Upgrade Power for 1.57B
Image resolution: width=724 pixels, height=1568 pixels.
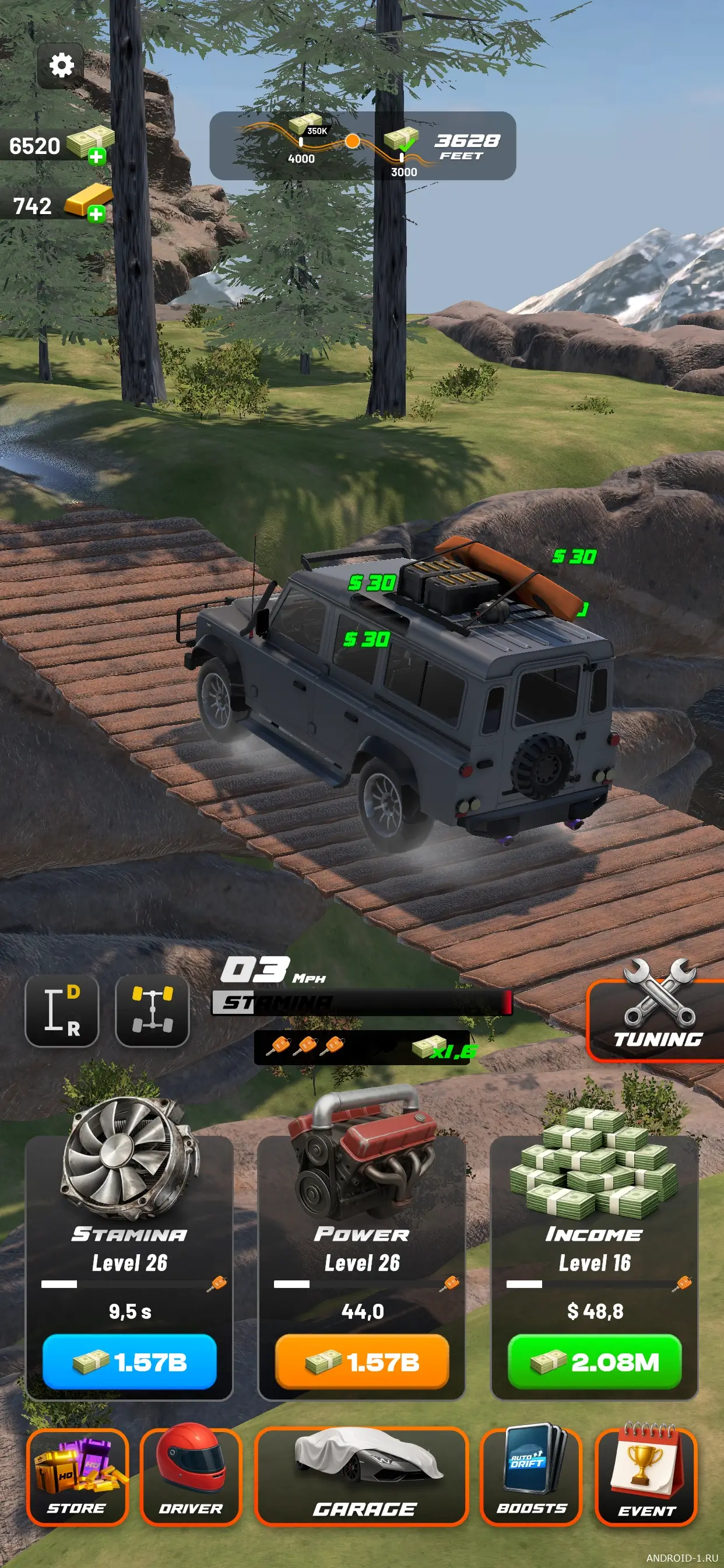362,1361
